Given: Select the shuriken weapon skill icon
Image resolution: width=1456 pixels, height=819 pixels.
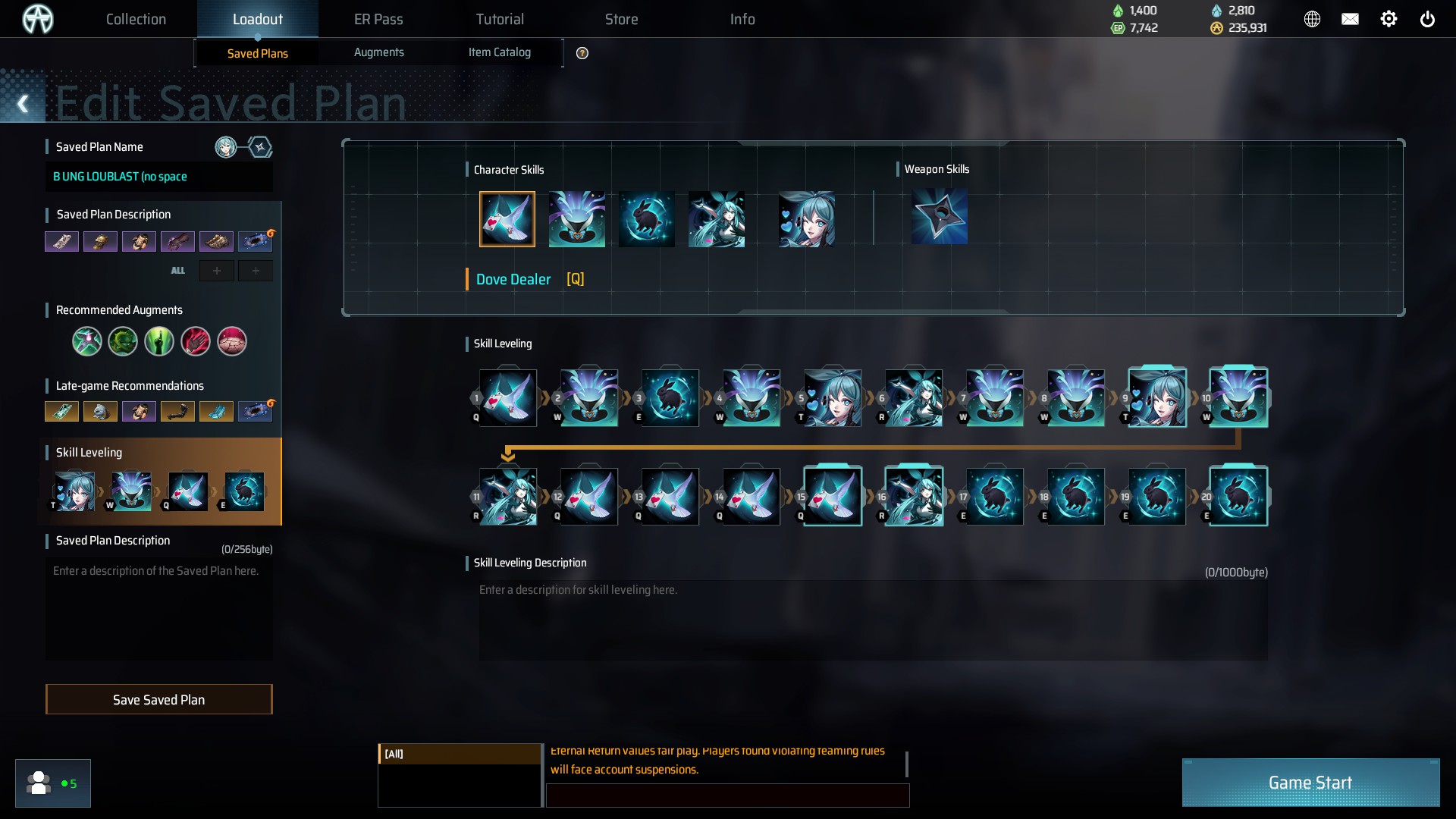Looking at the screenshot, I should pos(939,218).
